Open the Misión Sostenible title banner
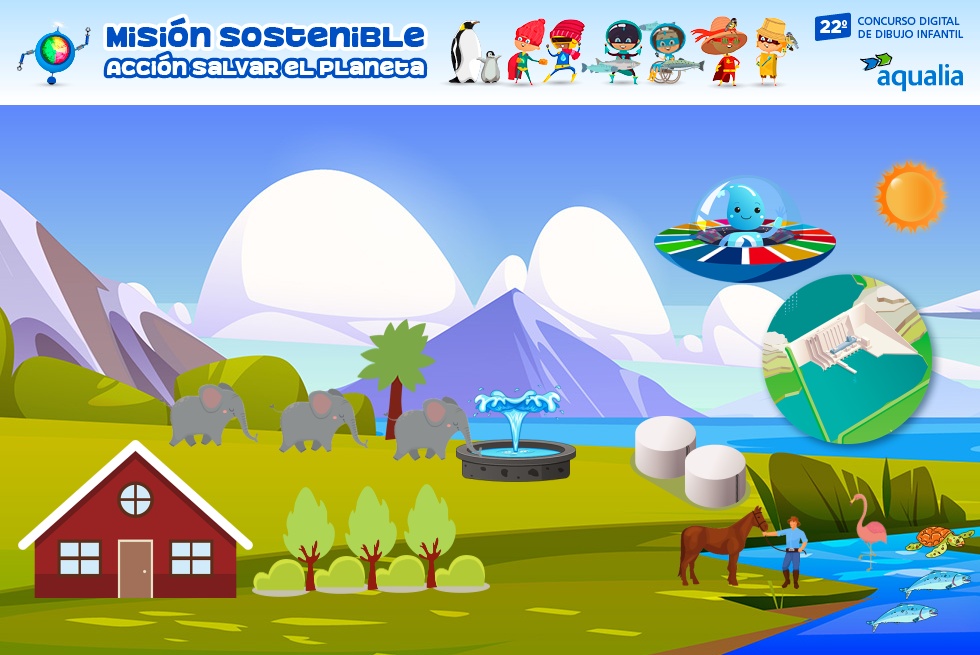Image resolution: width=980 pixels, height=655 pixels. 265,51
